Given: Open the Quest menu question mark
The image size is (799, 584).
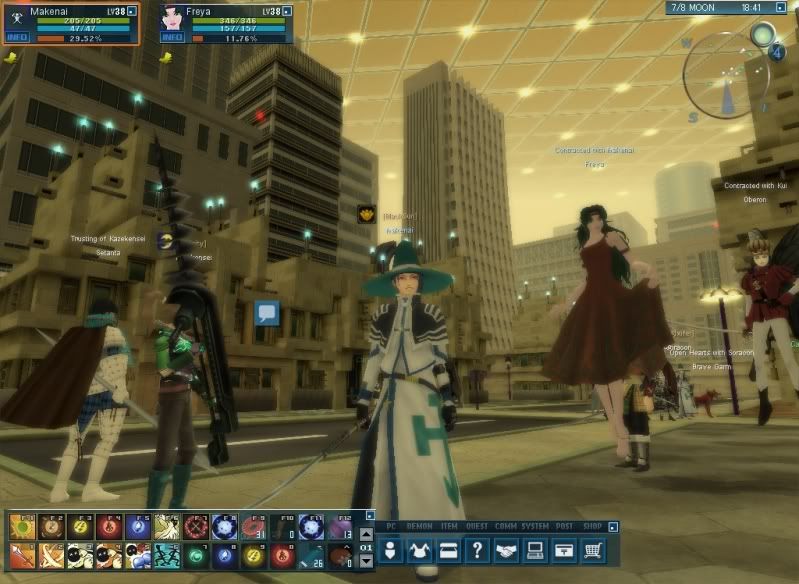Looking at the screenshot, I should tap(479, 549).
